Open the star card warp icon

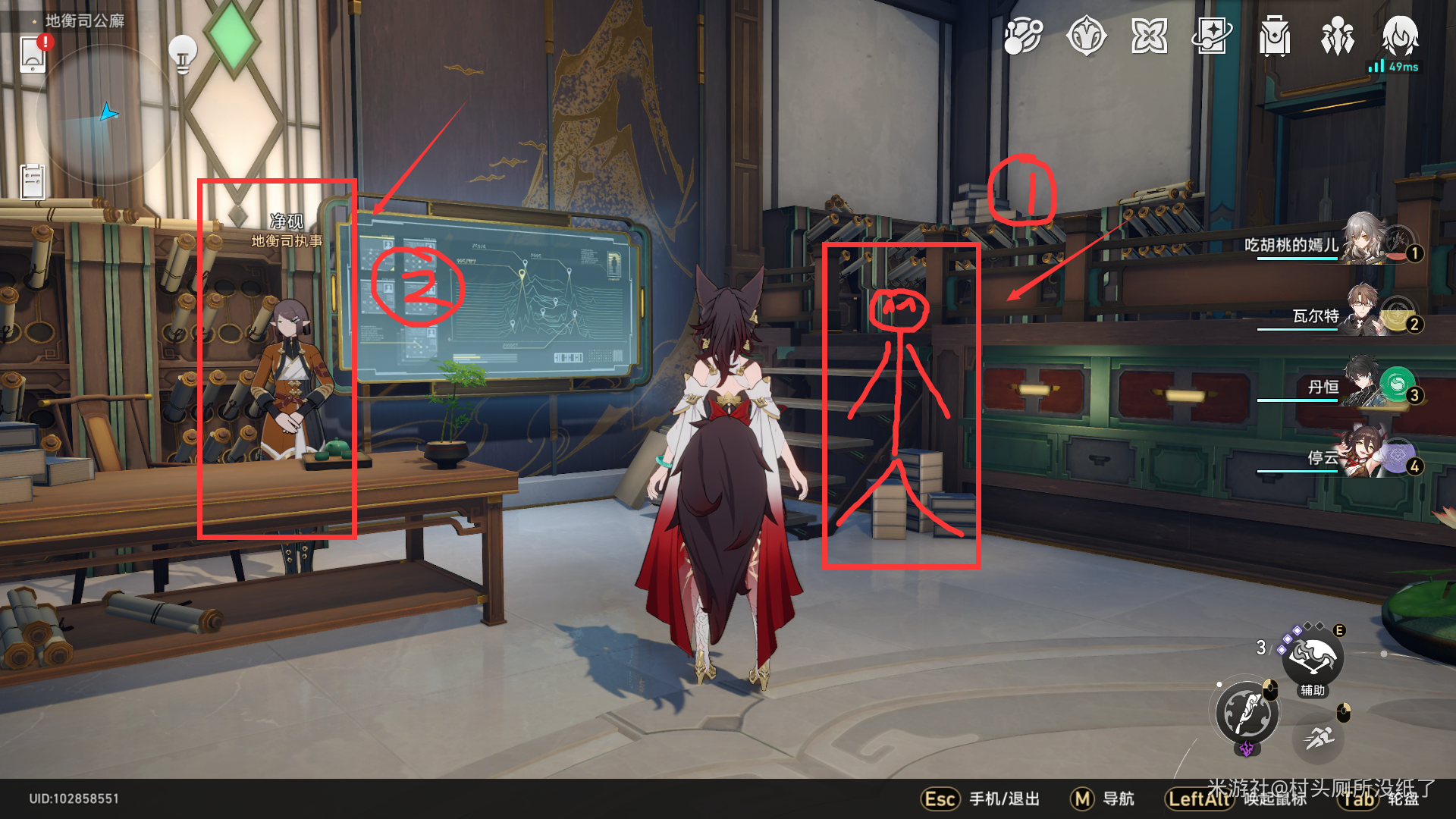tap(1212, 36)
